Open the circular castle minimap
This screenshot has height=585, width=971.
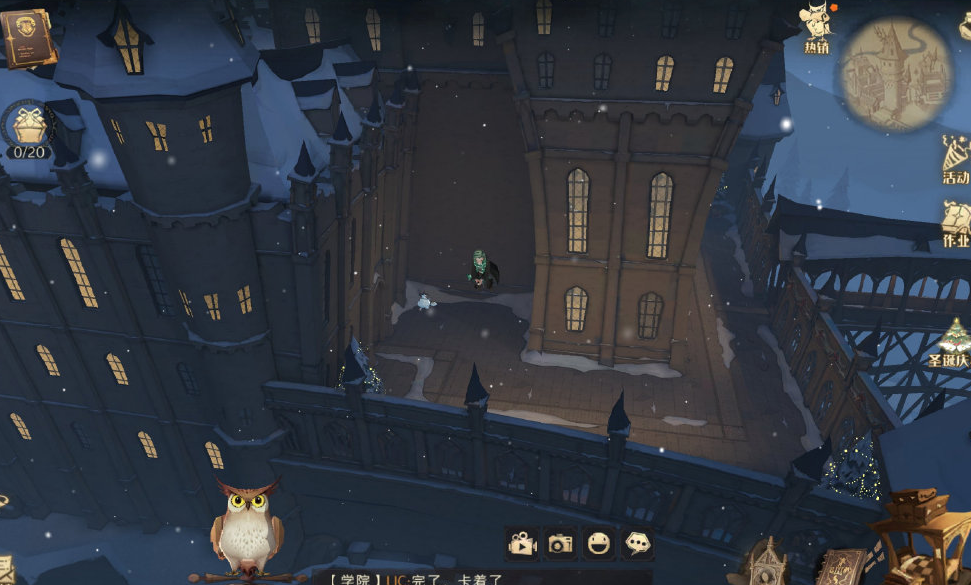[895, 73]
